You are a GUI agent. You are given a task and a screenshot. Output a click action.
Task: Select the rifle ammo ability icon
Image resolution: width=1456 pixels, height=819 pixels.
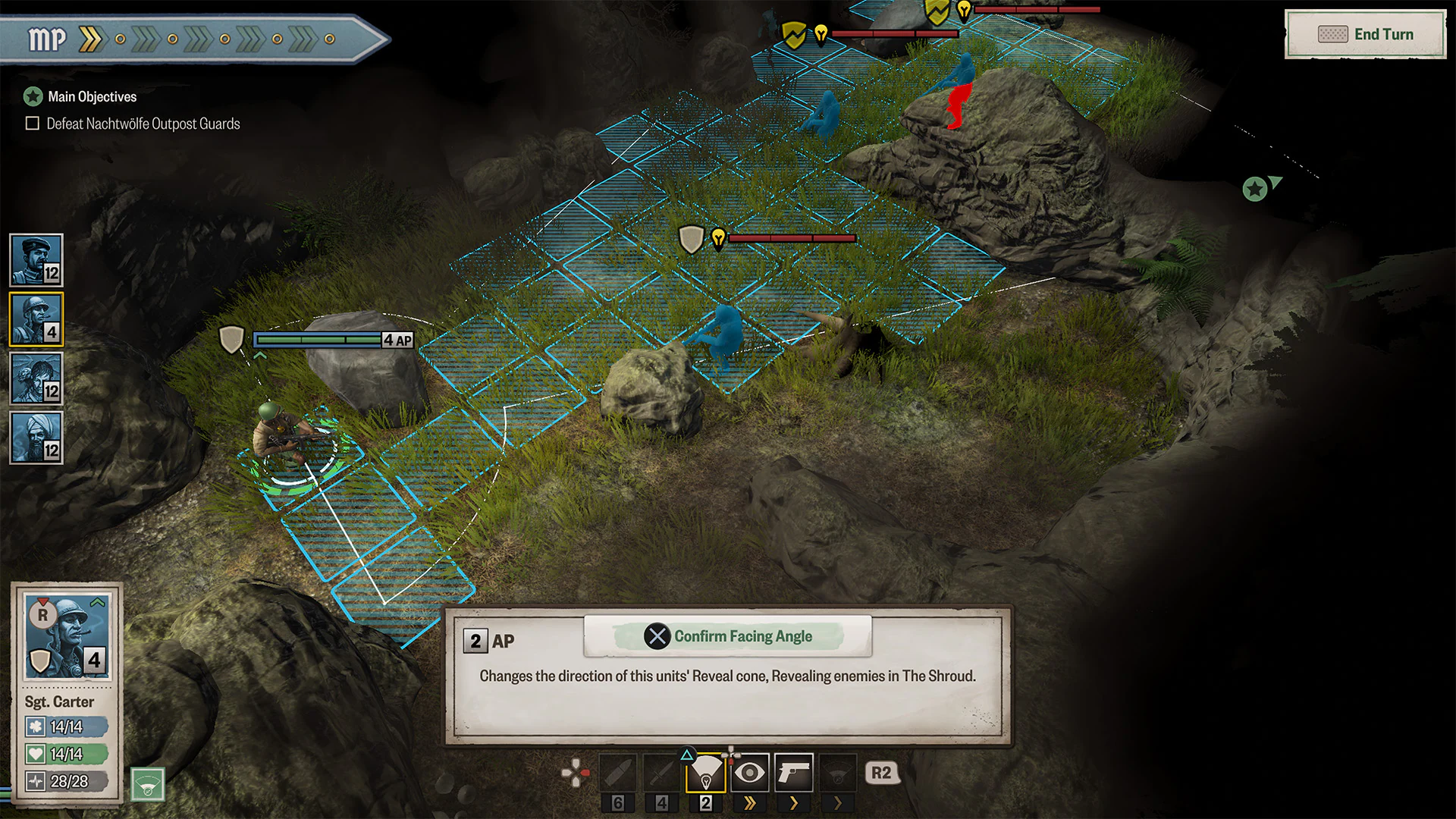[x=617, y=772]
